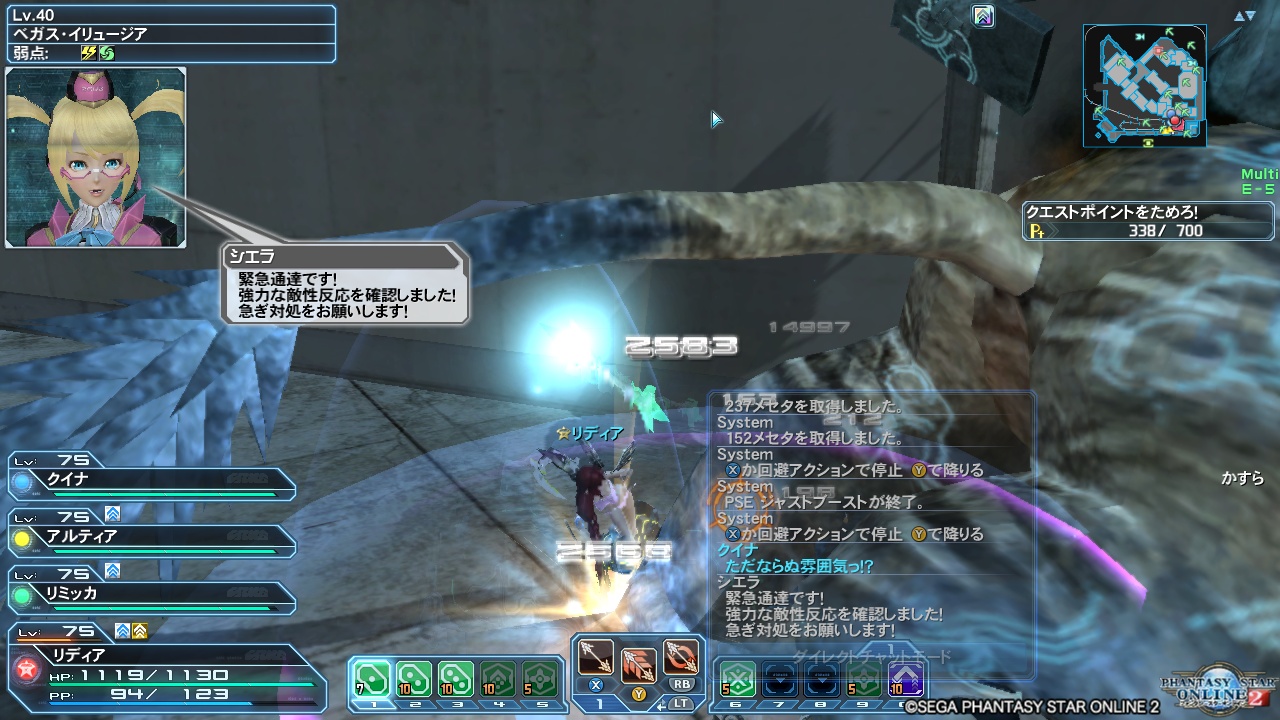Click the minimap in the top-right corner
1280x720 pixels.
click(1144, 85)
